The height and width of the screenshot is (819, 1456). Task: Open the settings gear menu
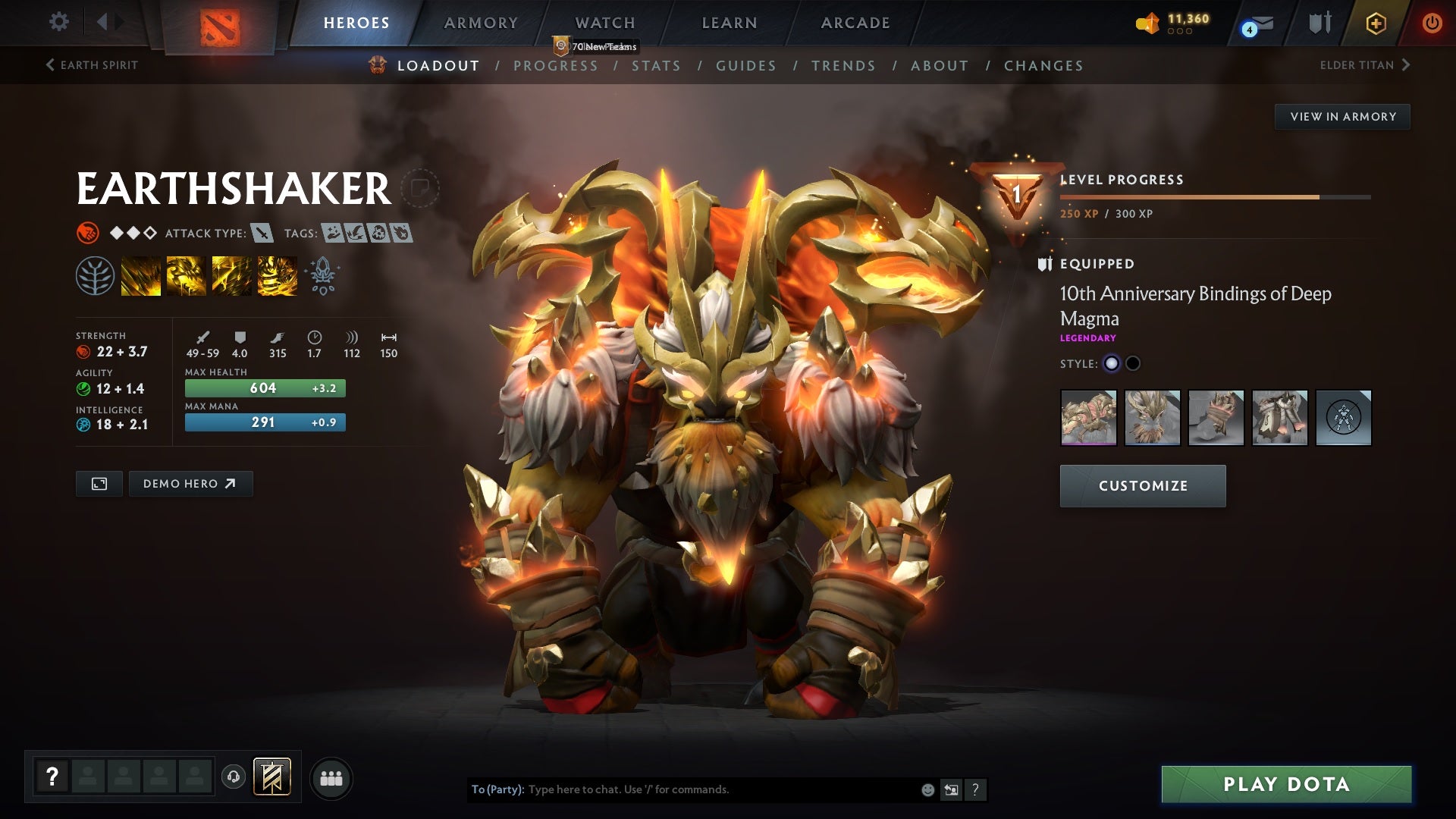pyautogui.click(x=58, y=22)
